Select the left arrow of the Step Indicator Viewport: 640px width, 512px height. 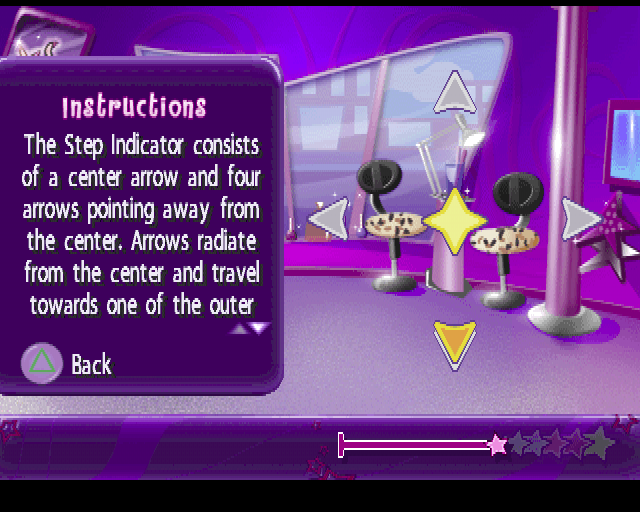pyautogui.click(x=329, y=218)
